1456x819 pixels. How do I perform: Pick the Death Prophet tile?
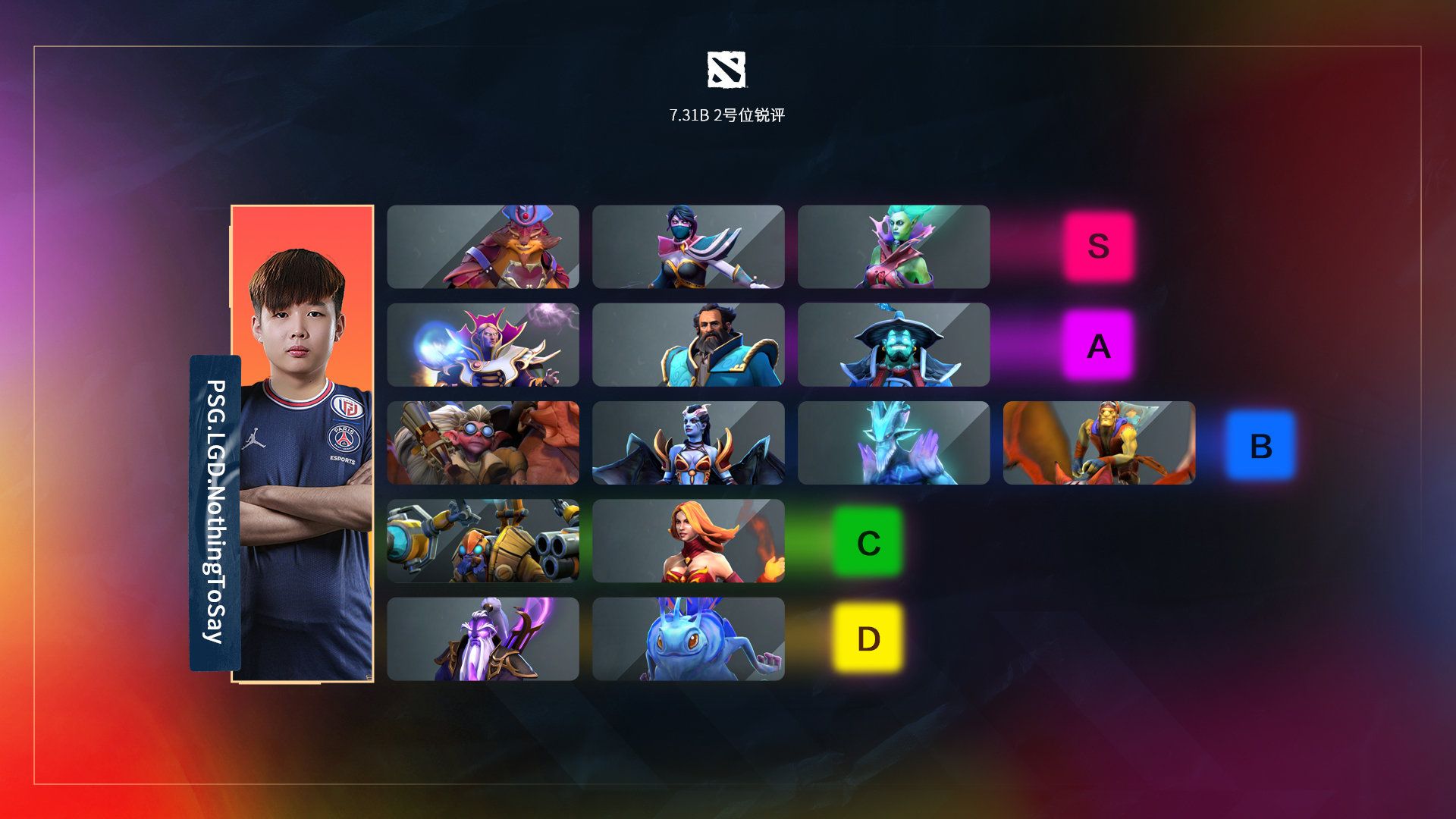pyautogui.click(x=893, y=246)
